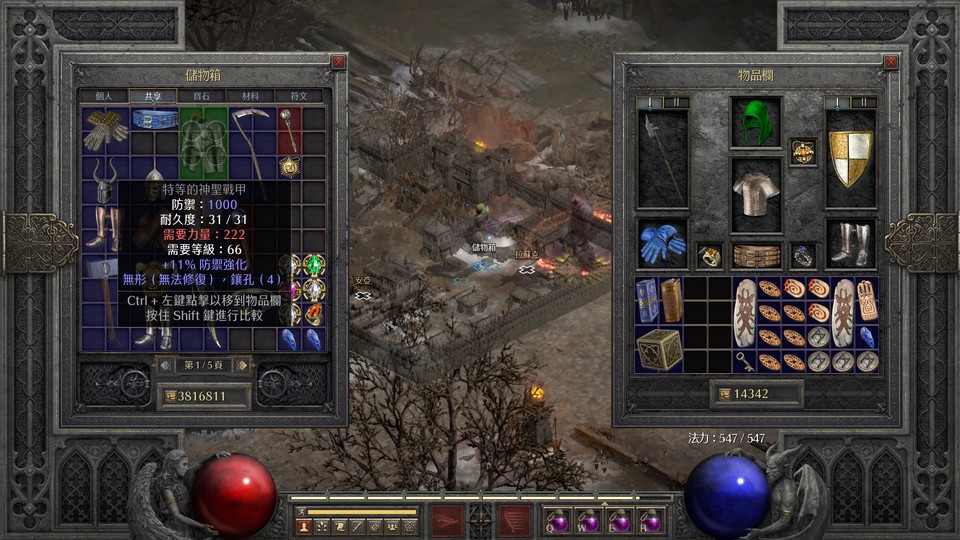
Task: Select the equipped polearm weapon
Action: tap(661, 158)
